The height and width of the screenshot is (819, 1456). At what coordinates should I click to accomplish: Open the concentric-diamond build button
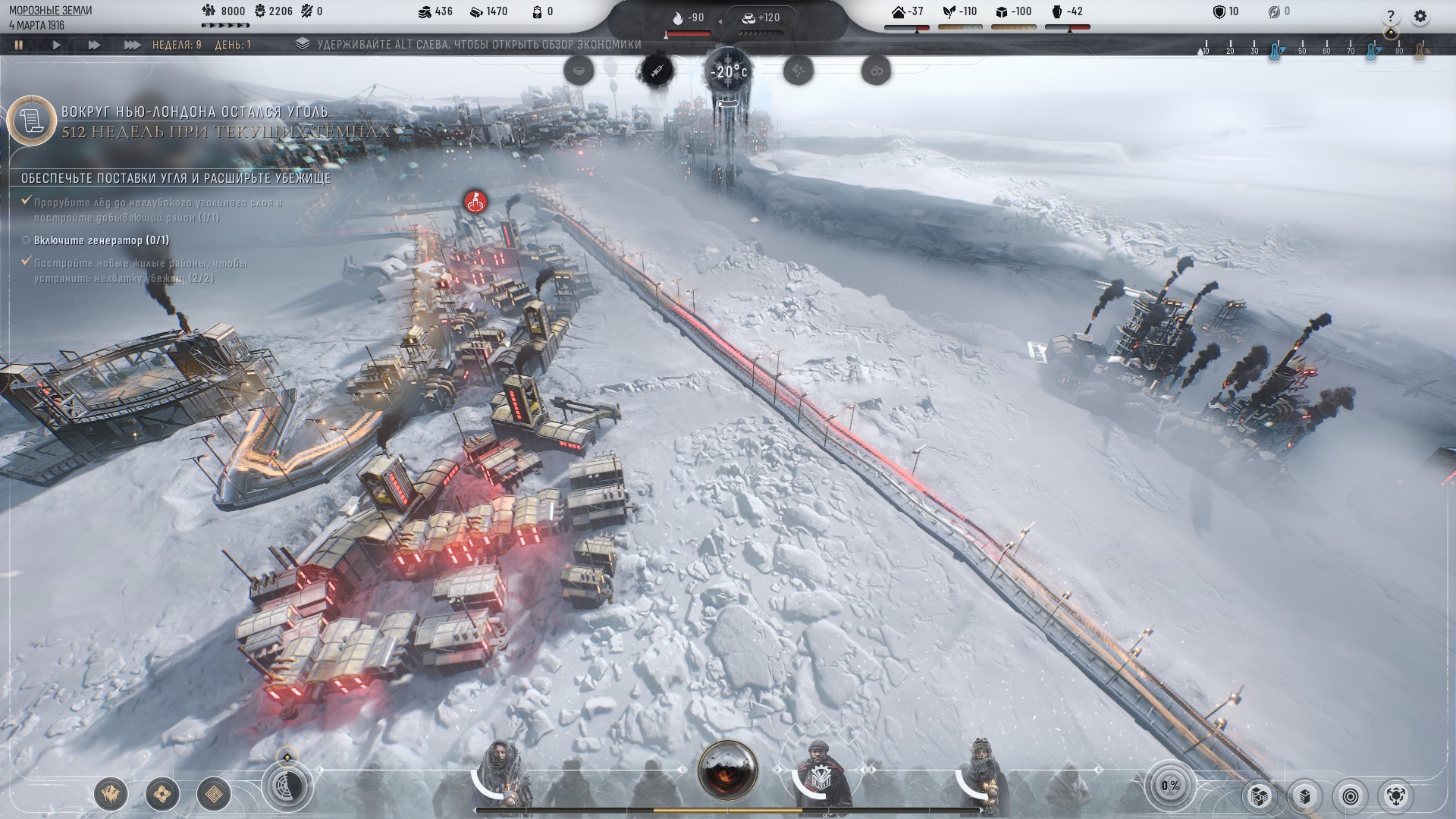pyautogui.click(x=214, y=794)
